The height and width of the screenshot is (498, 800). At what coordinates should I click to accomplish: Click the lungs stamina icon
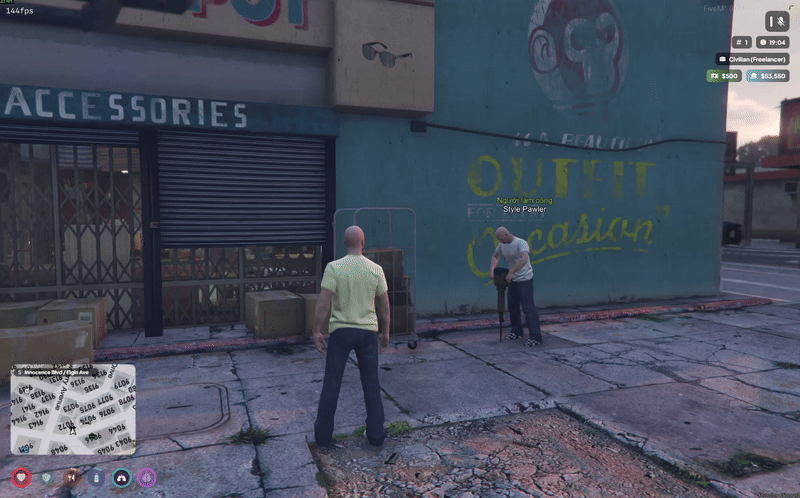click(122, 478)
